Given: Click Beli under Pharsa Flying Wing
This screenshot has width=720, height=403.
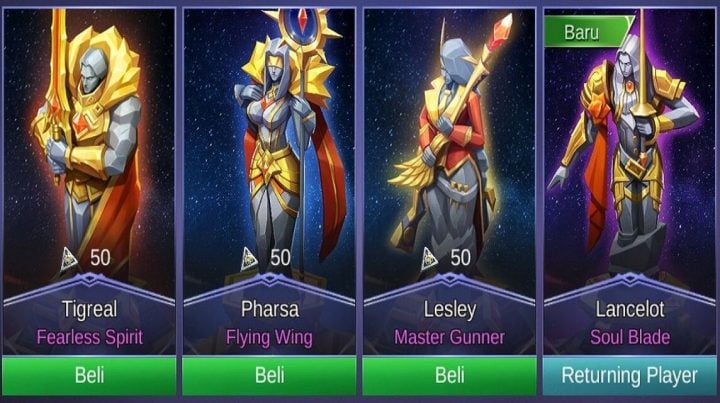Looking at the screenshot, I should click(268, 376).
